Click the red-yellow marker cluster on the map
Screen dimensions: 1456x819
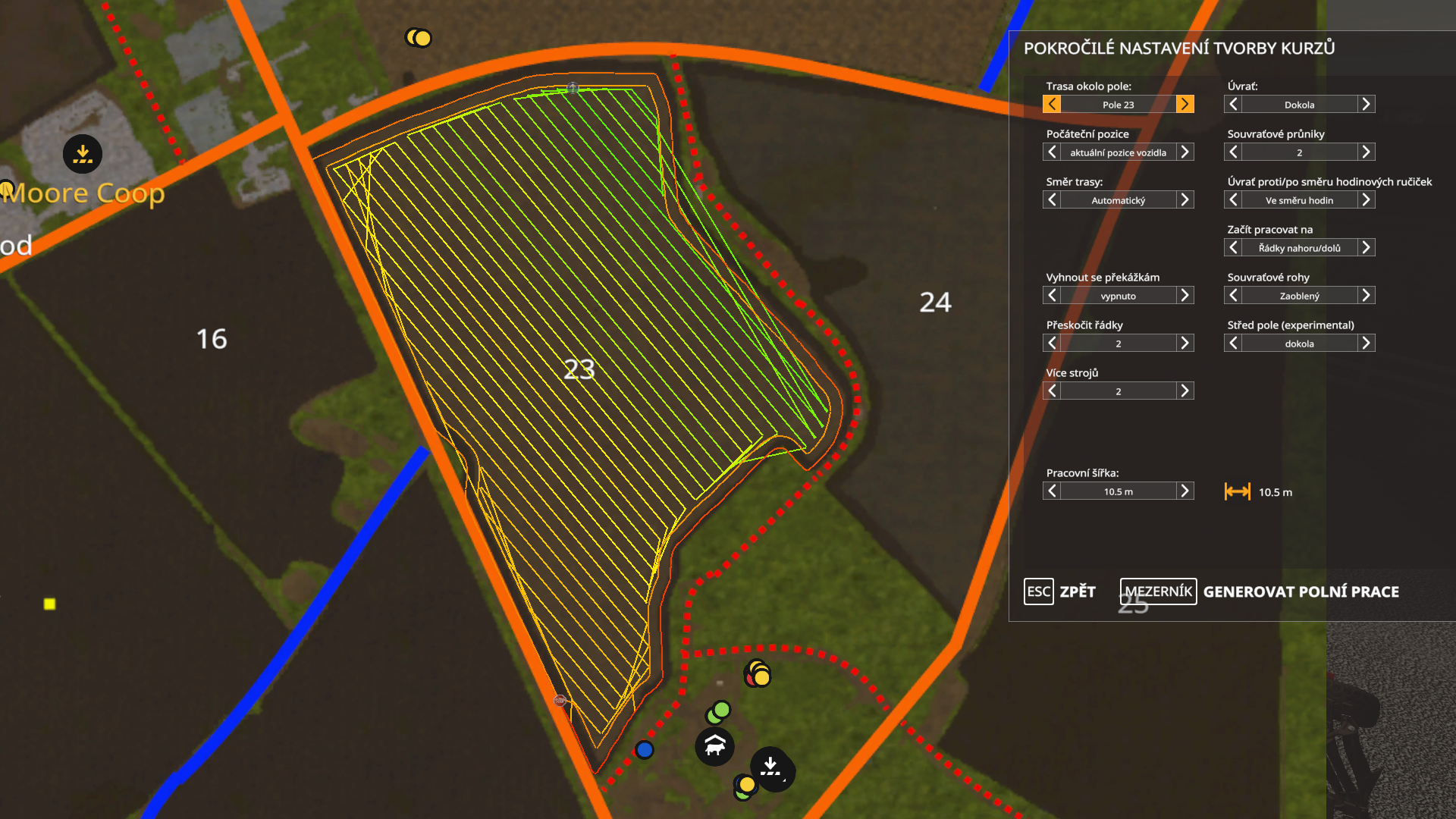pos(756,672)
